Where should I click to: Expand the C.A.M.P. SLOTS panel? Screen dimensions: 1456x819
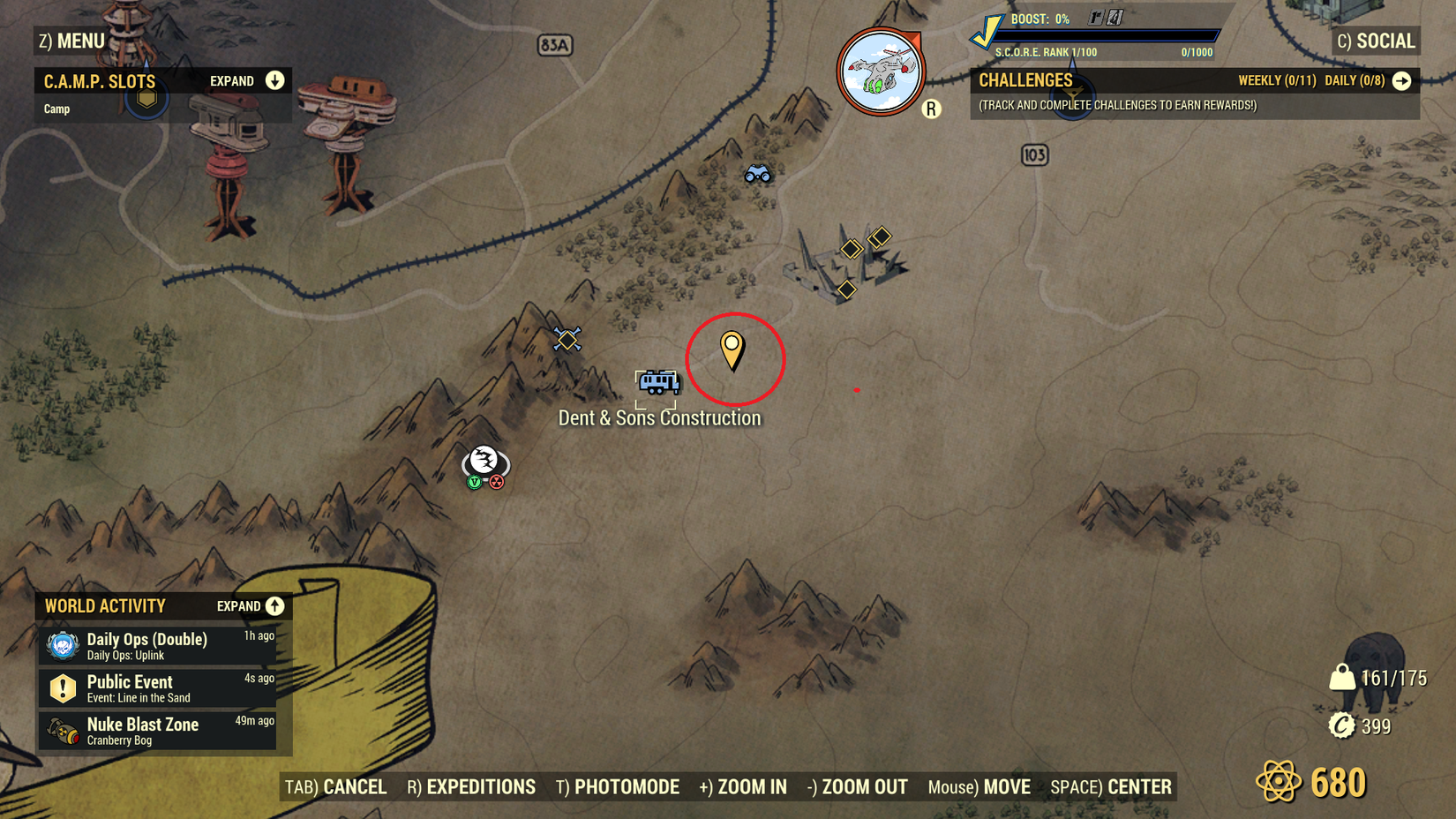(274, 80)
